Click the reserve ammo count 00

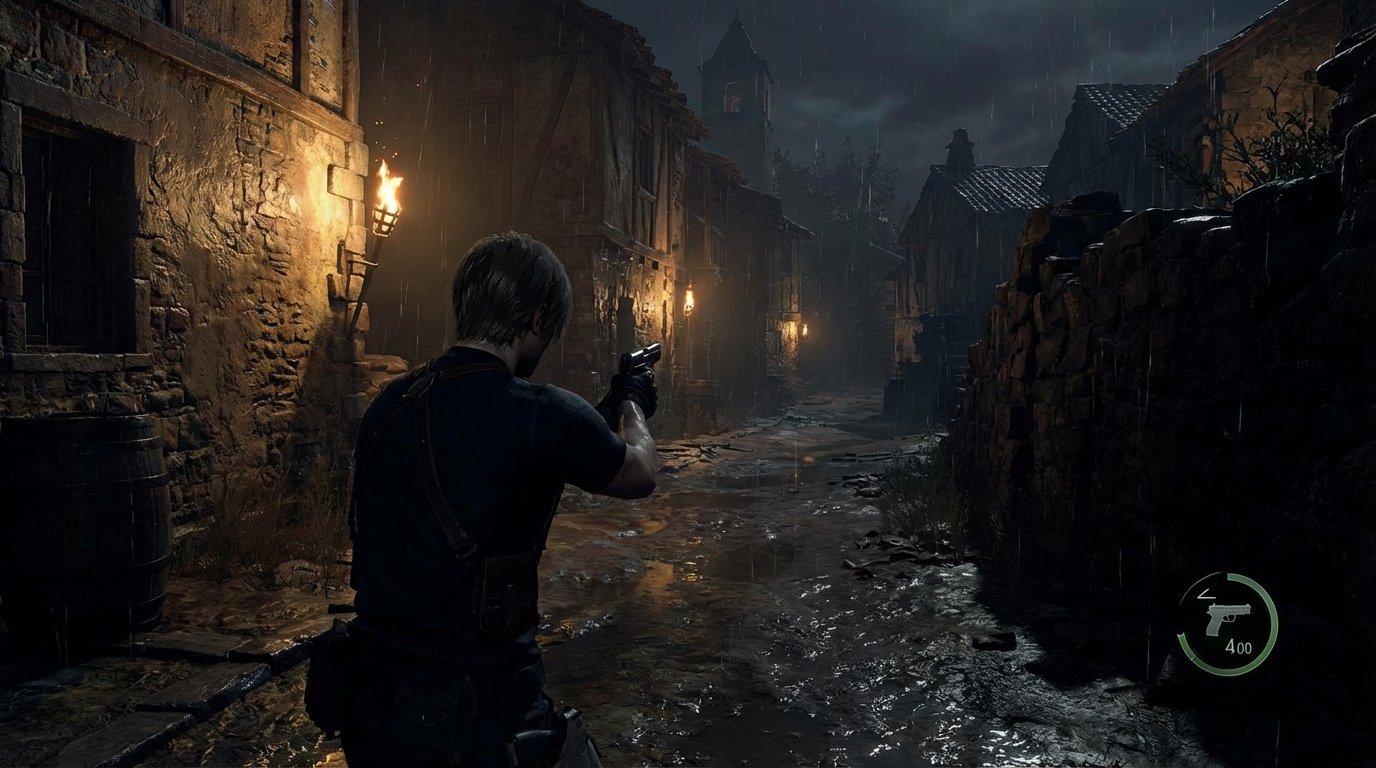[1247, 647]
